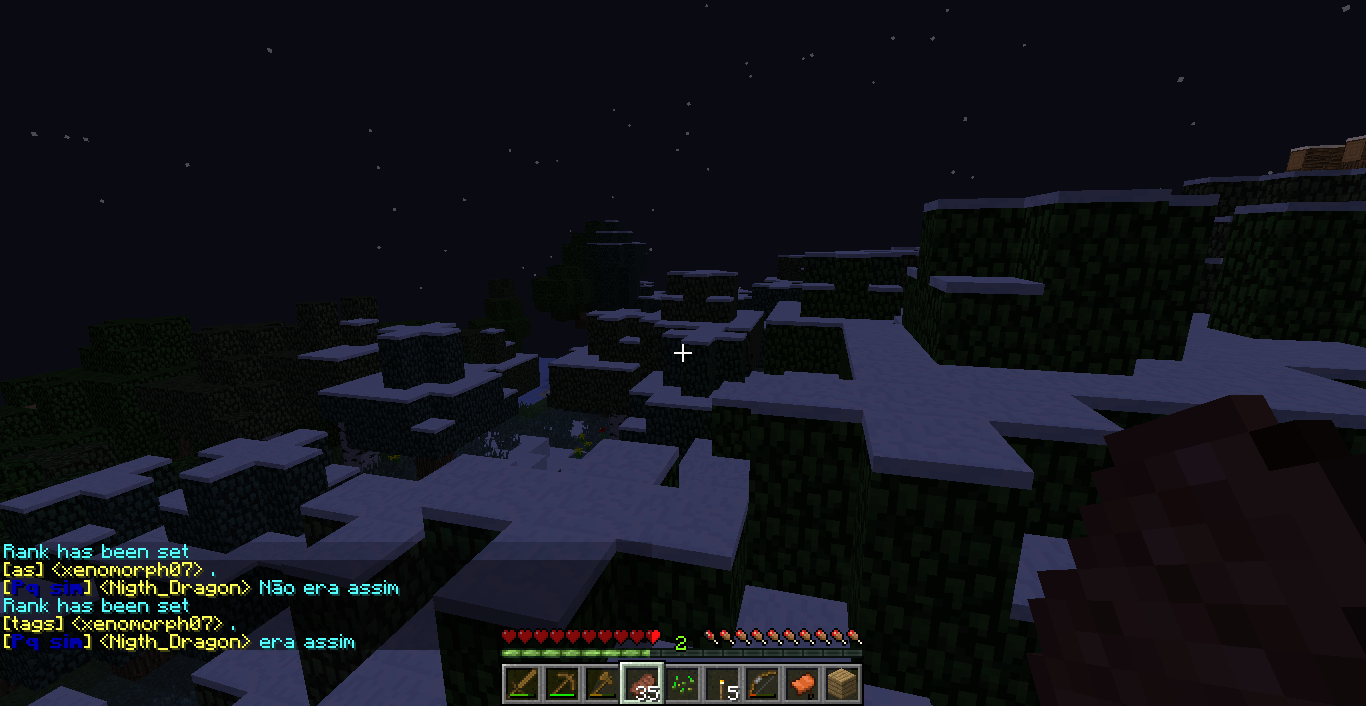
Task: Pick the torch stack of 5
Action: click(722, 684)
